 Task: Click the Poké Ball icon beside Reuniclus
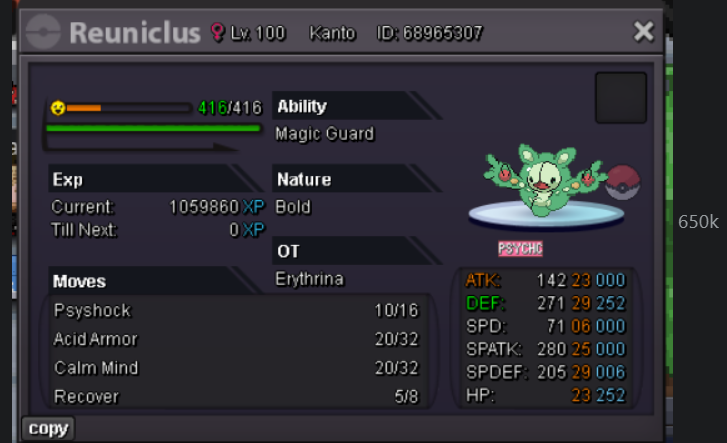623,182
